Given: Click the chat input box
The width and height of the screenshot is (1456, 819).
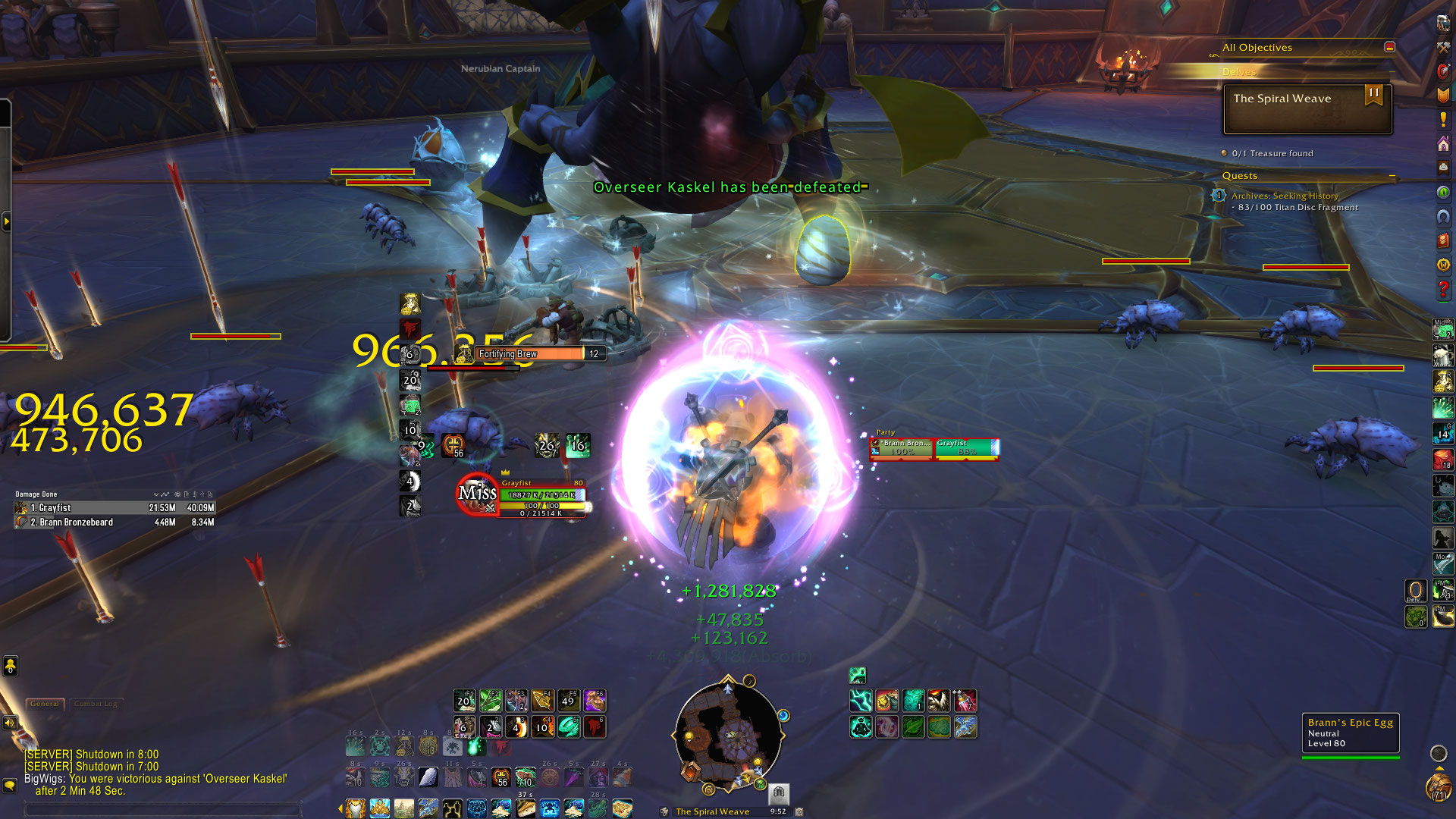Looking at the screenshot, I should pos(163,810).
